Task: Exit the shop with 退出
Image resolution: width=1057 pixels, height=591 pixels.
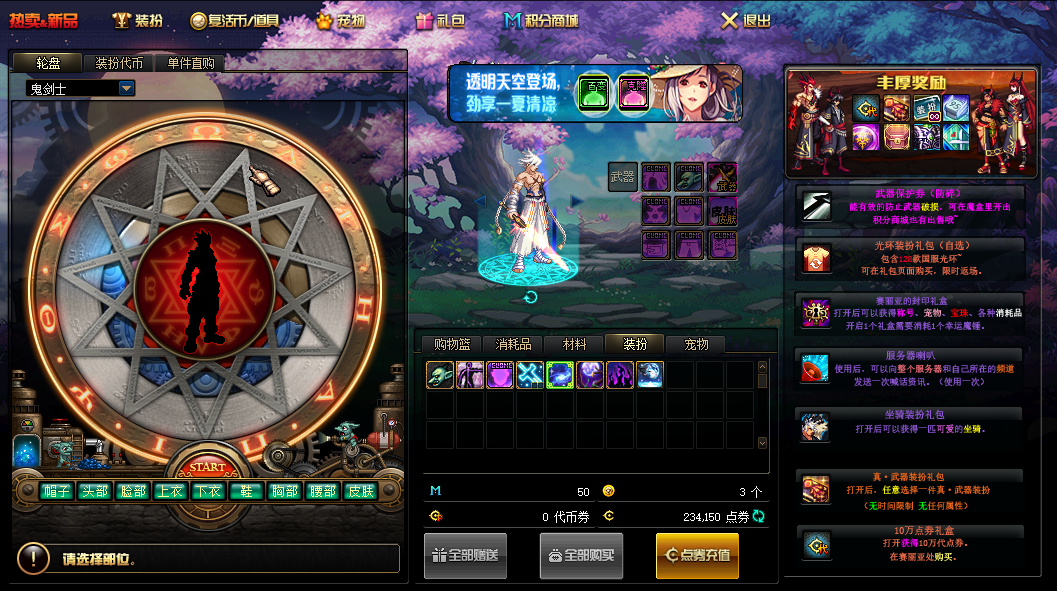Action: [x=746, y=20]
